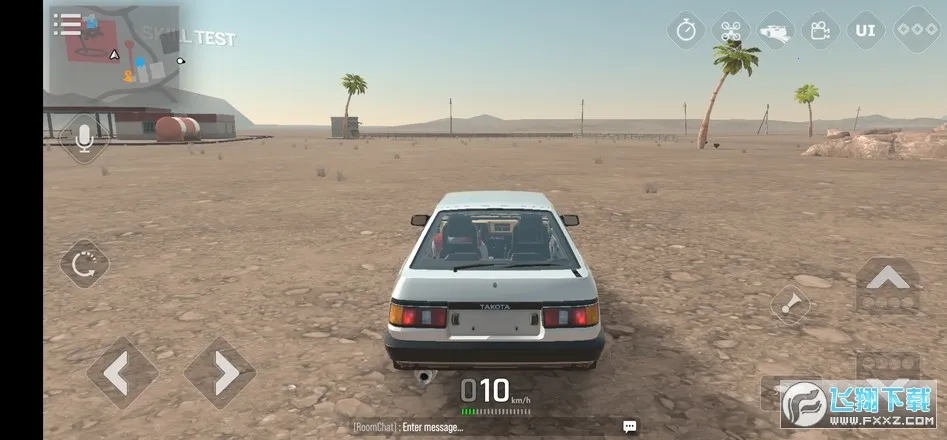Switch view with the video camera icon
This screenshot has width=947, height=440.
(x=820, y=30)
